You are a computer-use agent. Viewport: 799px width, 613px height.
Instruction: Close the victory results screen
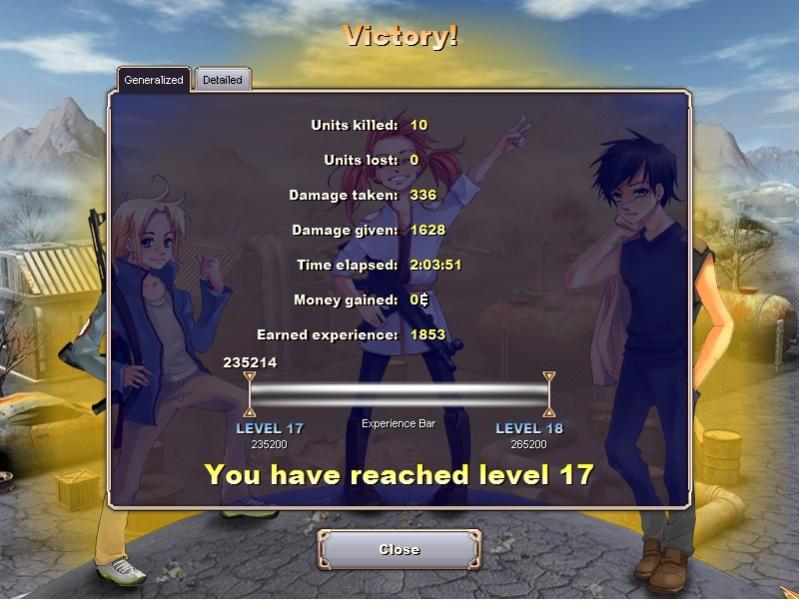point(399,549)
